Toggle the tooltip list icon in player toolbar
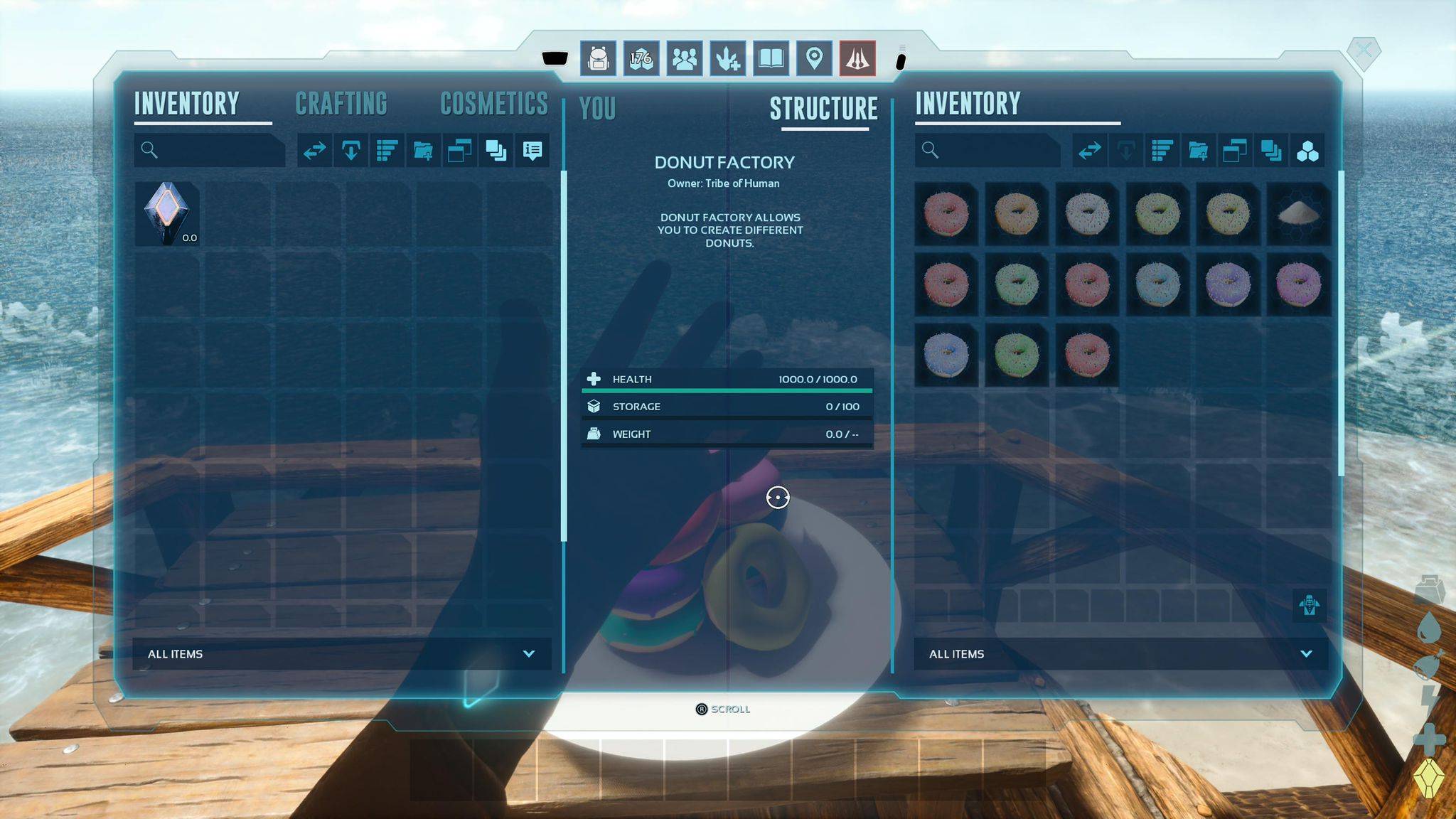Viewport: 1456px width, 819px height. point(532,151)
